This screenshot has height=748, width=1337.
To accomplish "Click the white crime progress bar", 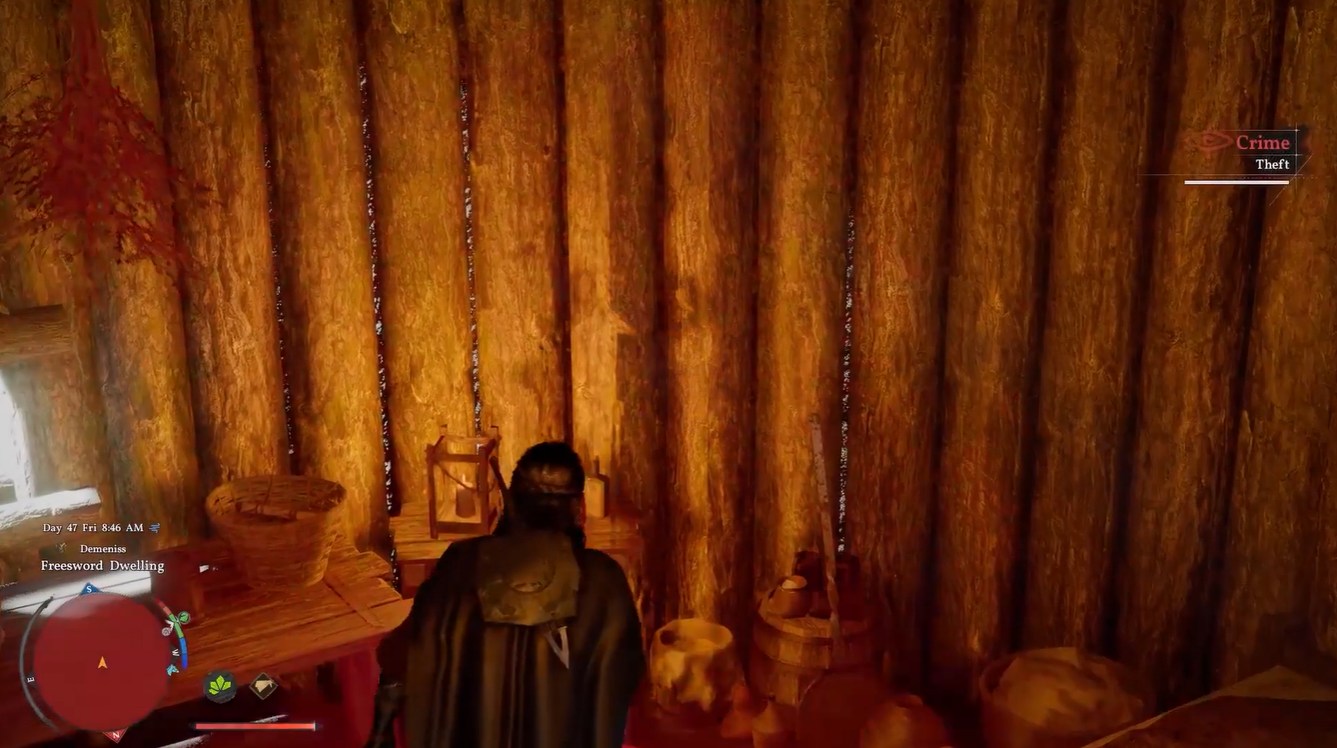I will click(1237, 181).
